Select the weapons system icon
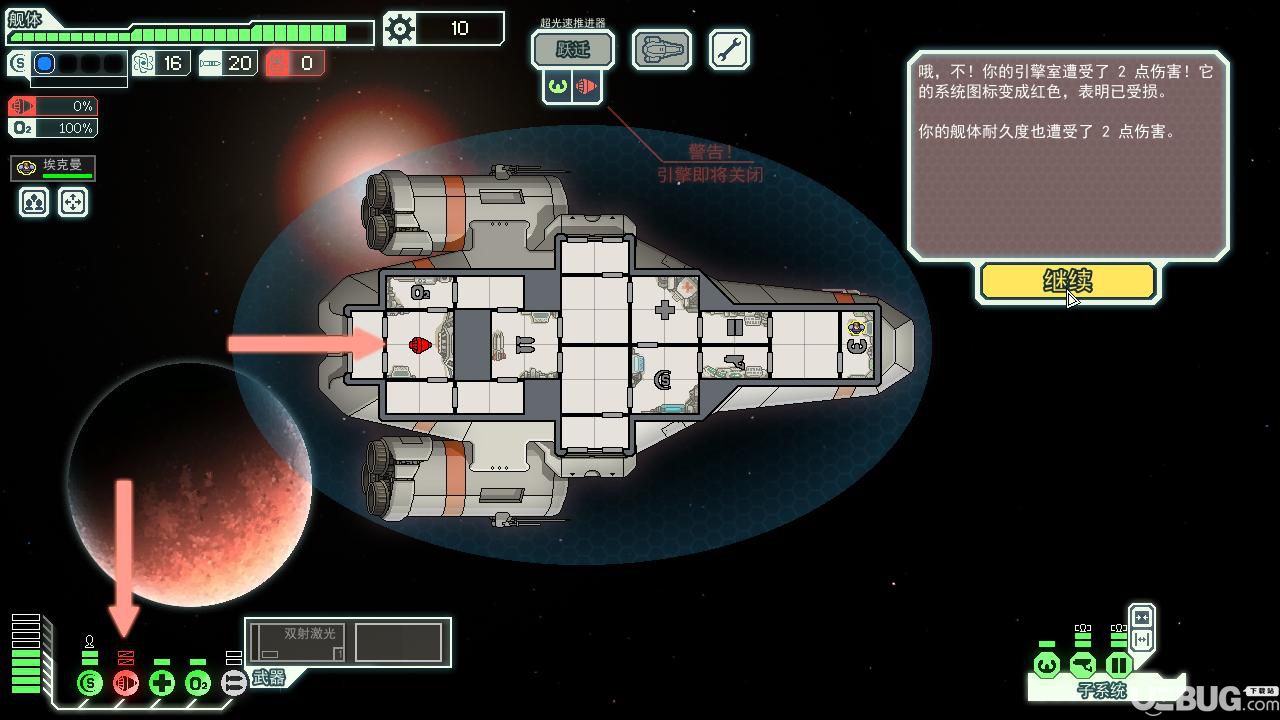Screen dimensions: 1280x720 [233, 683]
